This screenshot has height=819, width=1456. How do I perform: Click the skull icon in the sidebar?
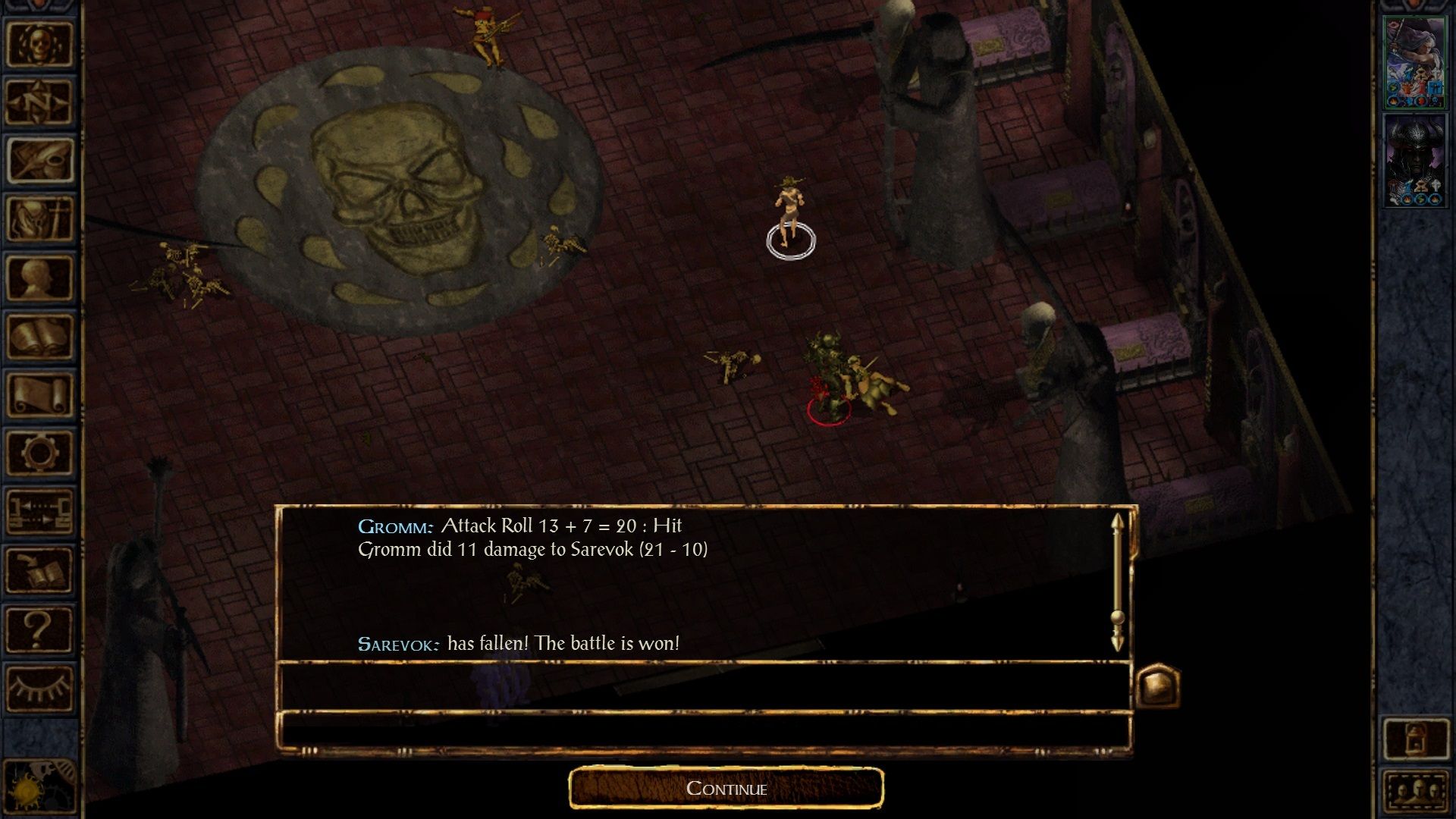coord(39,44)
